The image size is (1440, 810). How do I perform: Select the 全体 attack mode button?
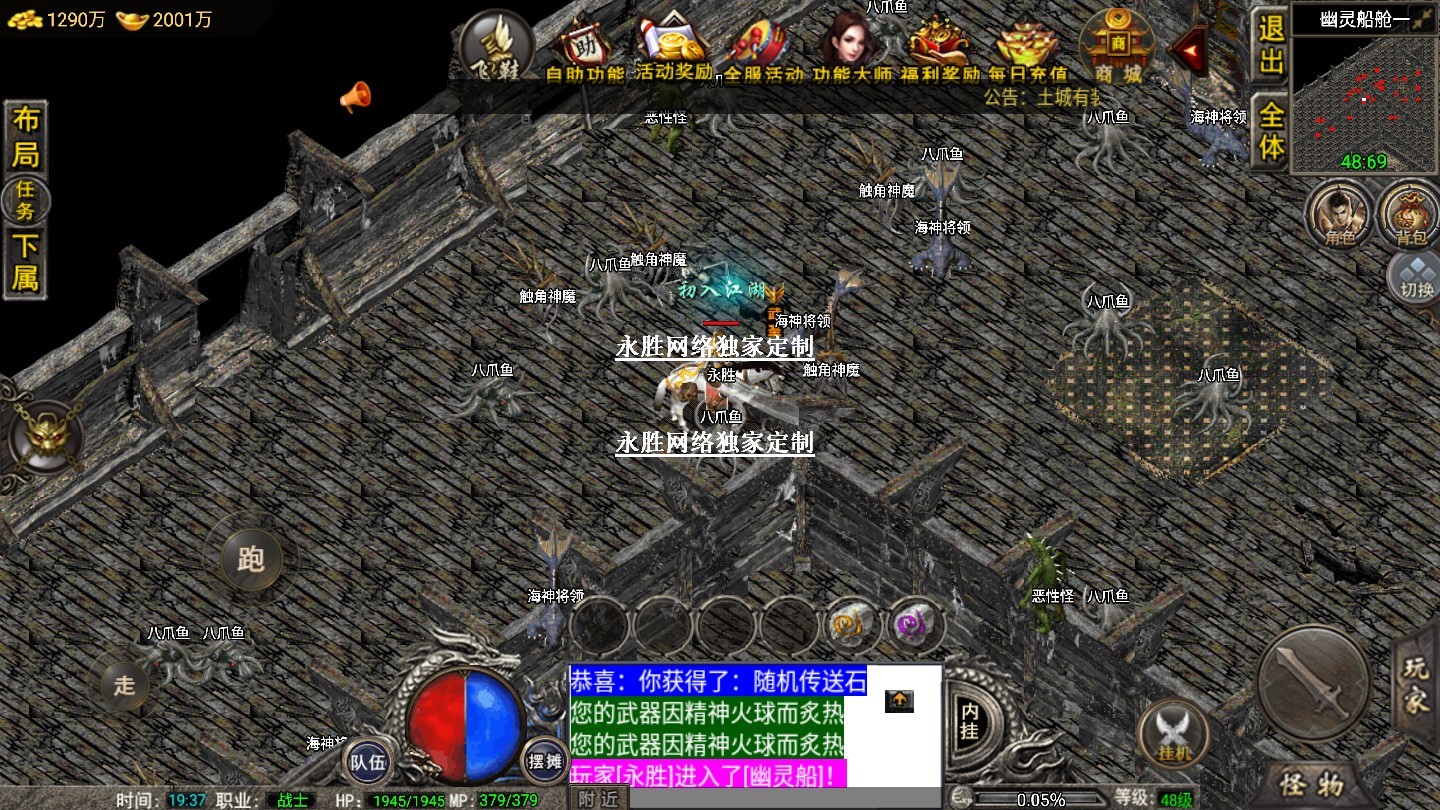point(1270,130)
